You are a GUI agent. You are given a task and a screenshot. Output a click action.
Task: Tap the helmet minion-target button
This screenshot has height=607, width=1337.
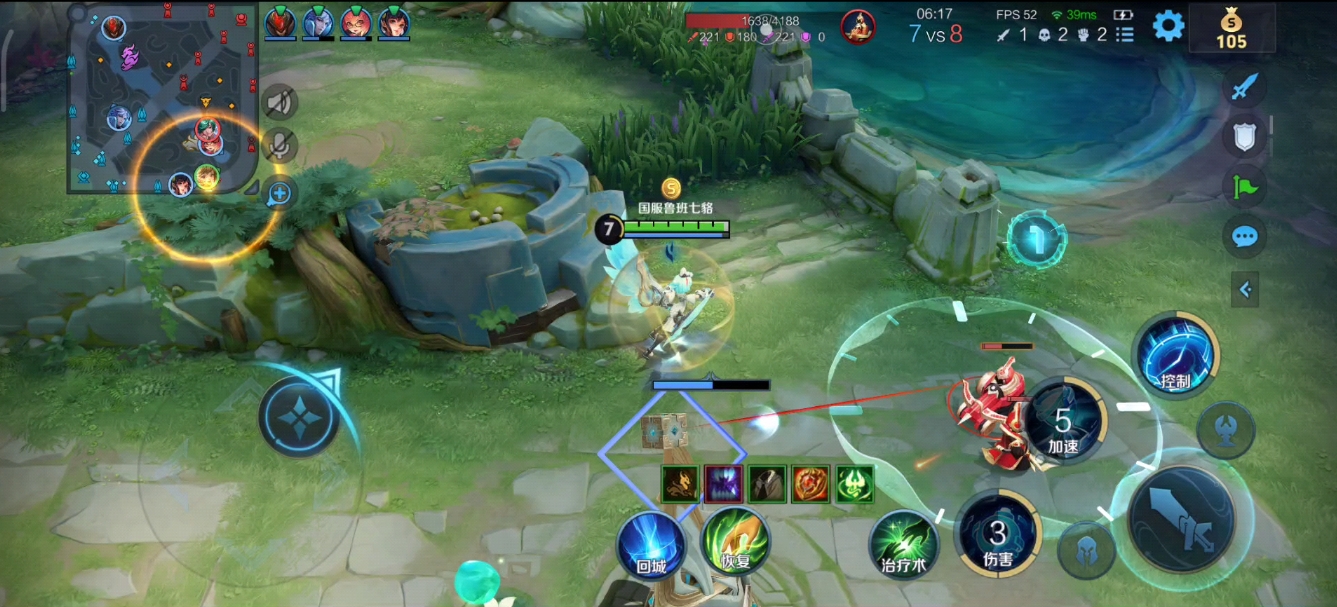point(1086,551)
